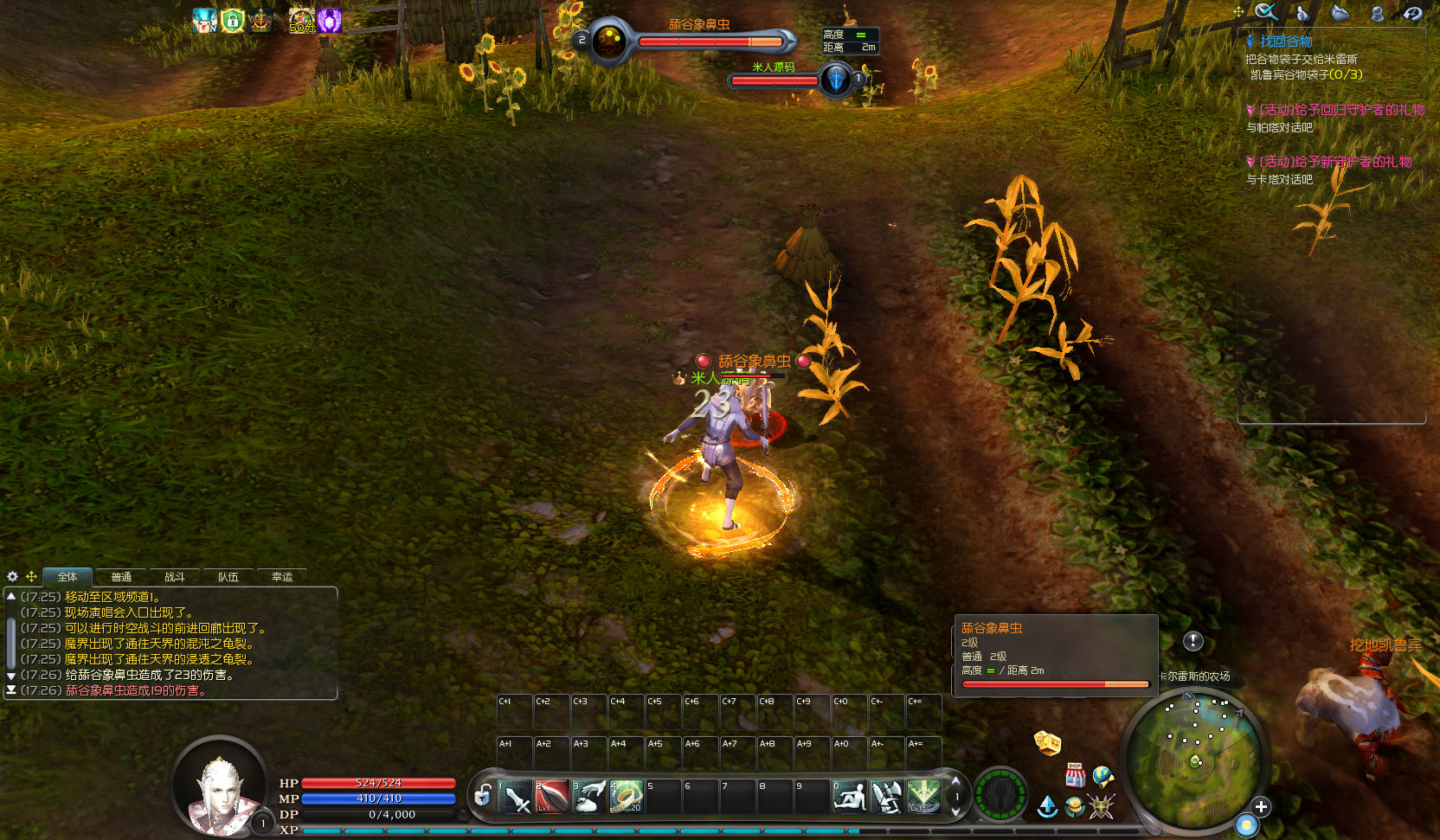Open the magnifier checkmark quest tracker icon
The image size is (1440, 840).
1266,12
